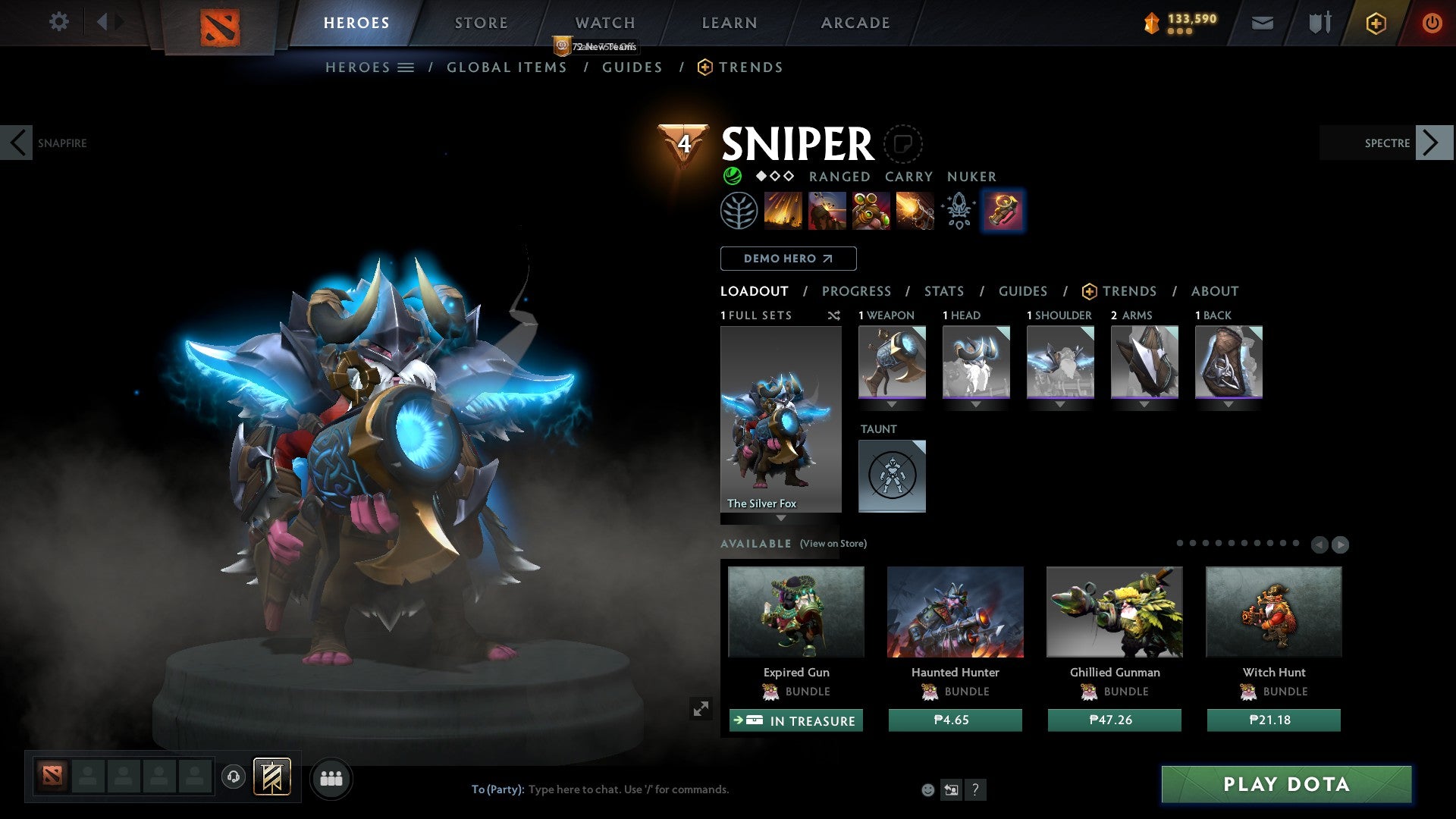Viewport: 1456px width, 819px height.
Task: Click the fullscreen expand arrows under hero model
Action: click(701, 709)
